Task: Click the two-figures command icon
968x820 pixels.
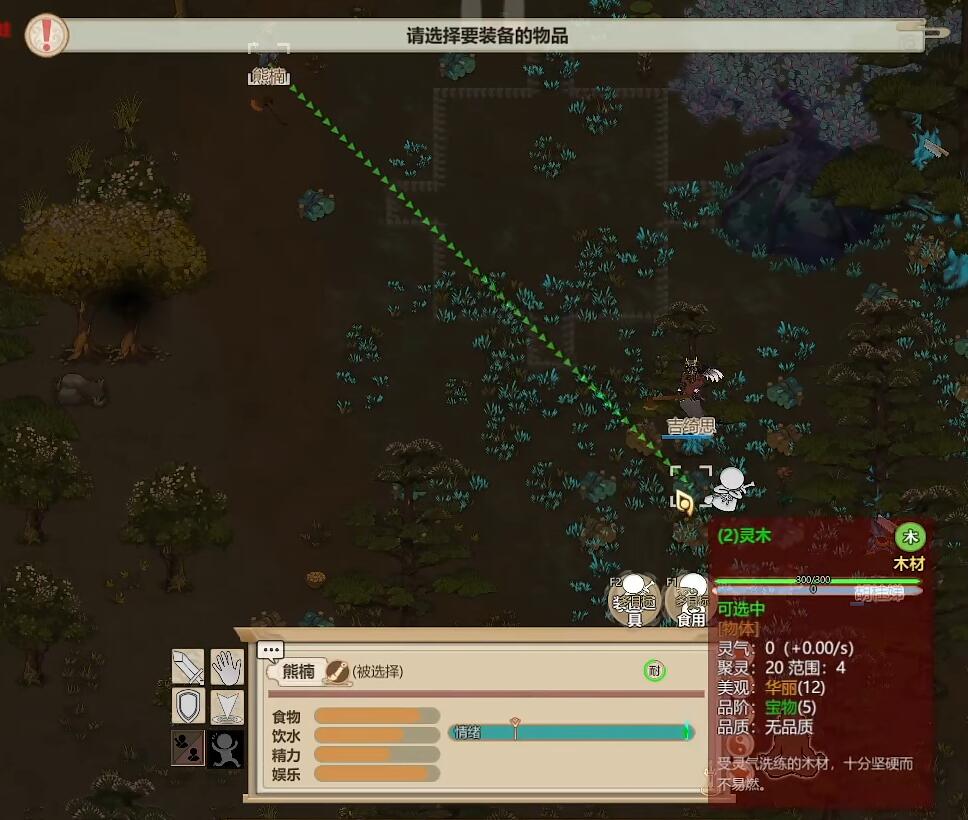Action: click(x=188, y=747)
